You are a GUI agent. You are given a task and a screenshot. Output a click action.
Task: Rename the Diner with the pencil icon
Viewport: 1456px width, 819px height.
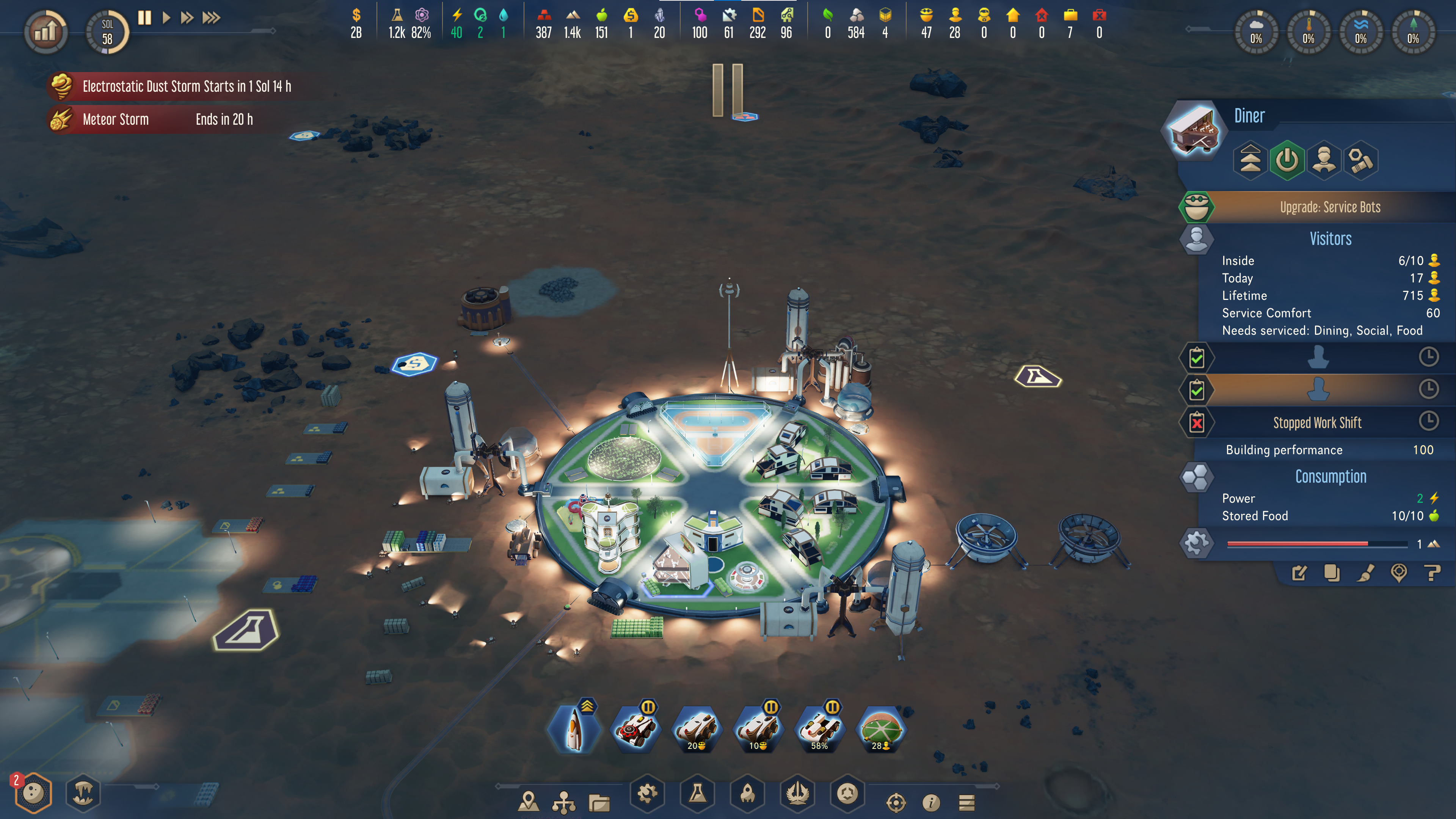tap(1299, 573)
